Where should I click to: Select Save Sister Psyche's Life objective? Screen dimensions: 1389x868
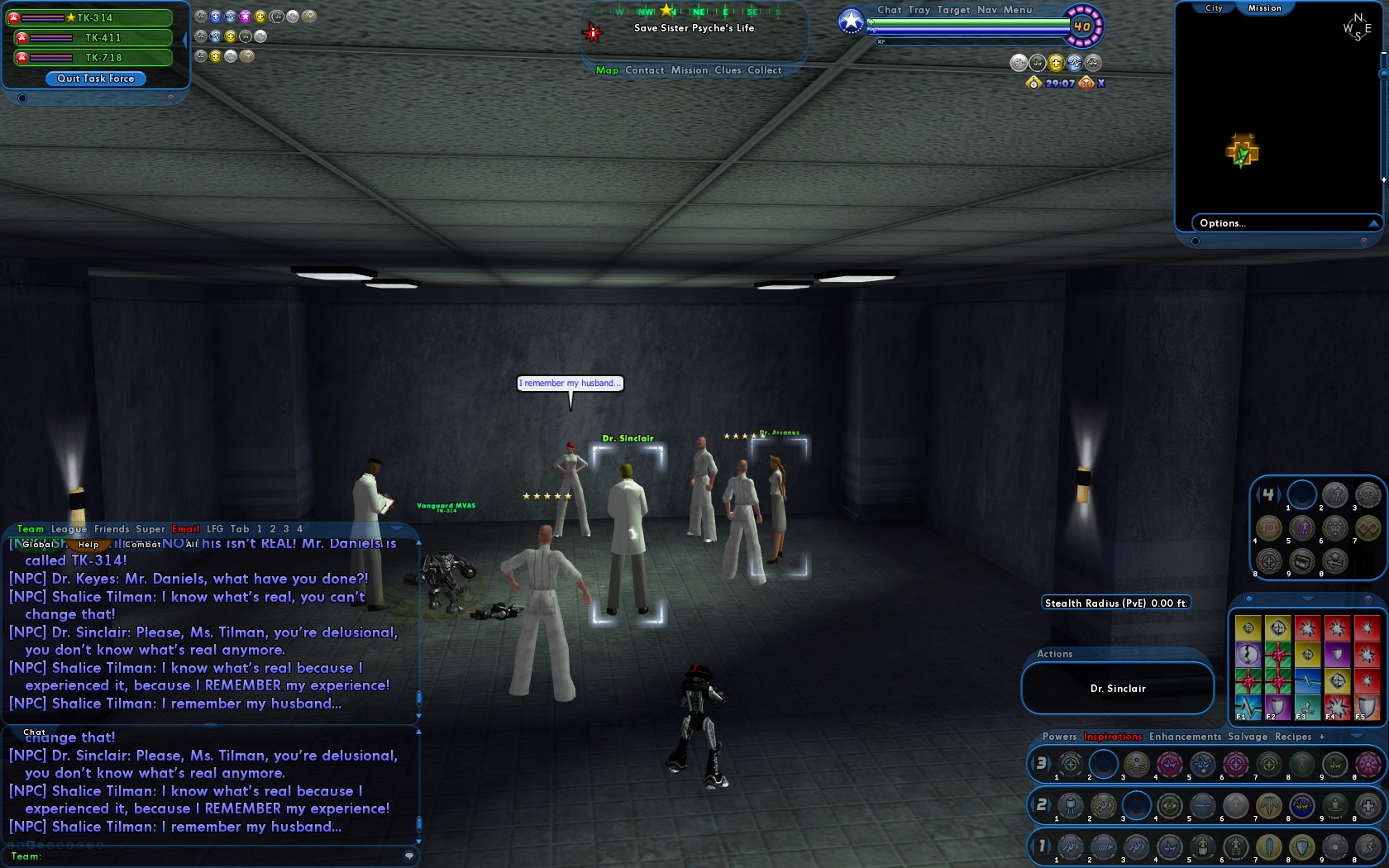[694, 28]
